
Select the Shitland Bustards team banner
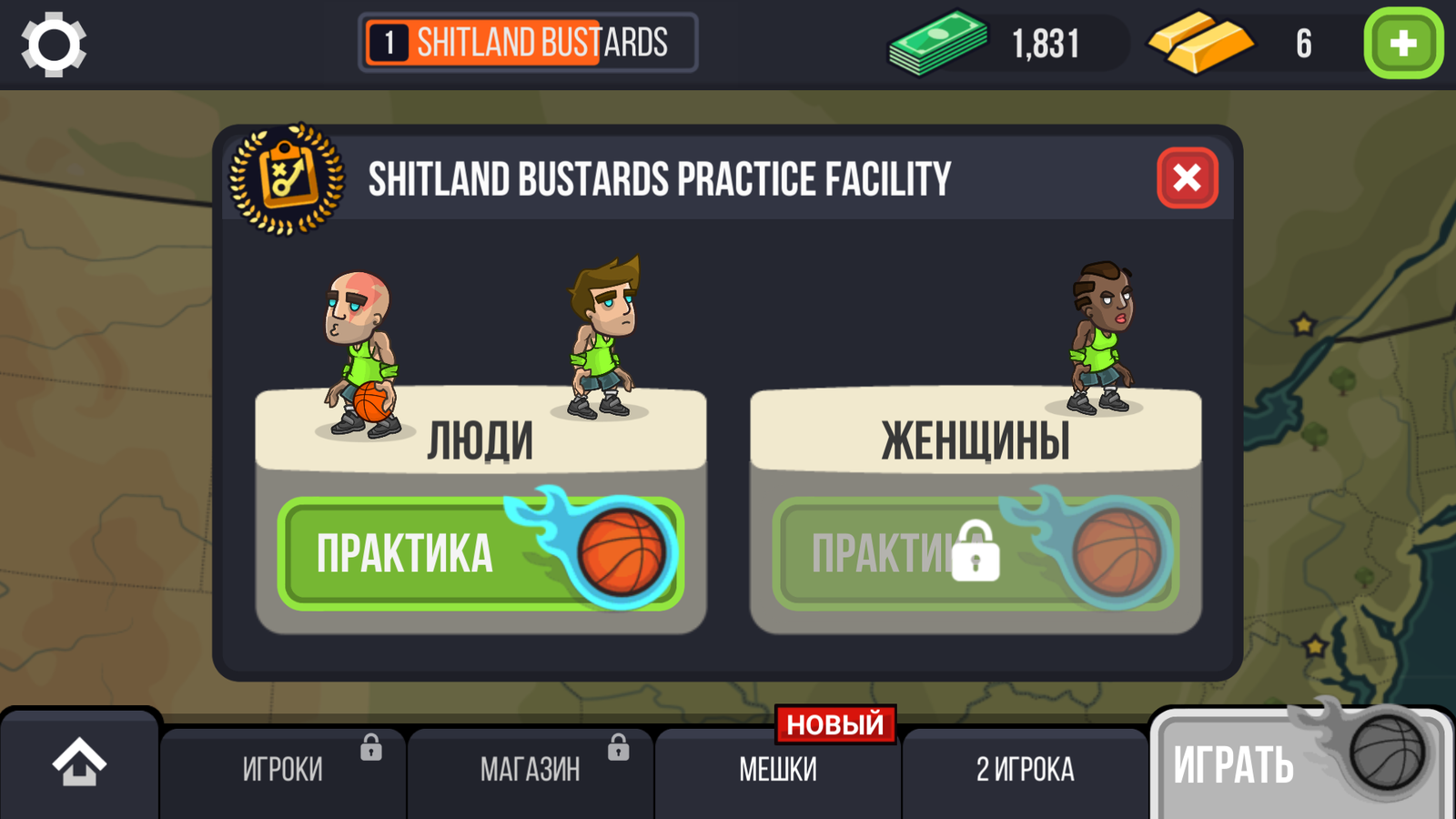[529, 43]
